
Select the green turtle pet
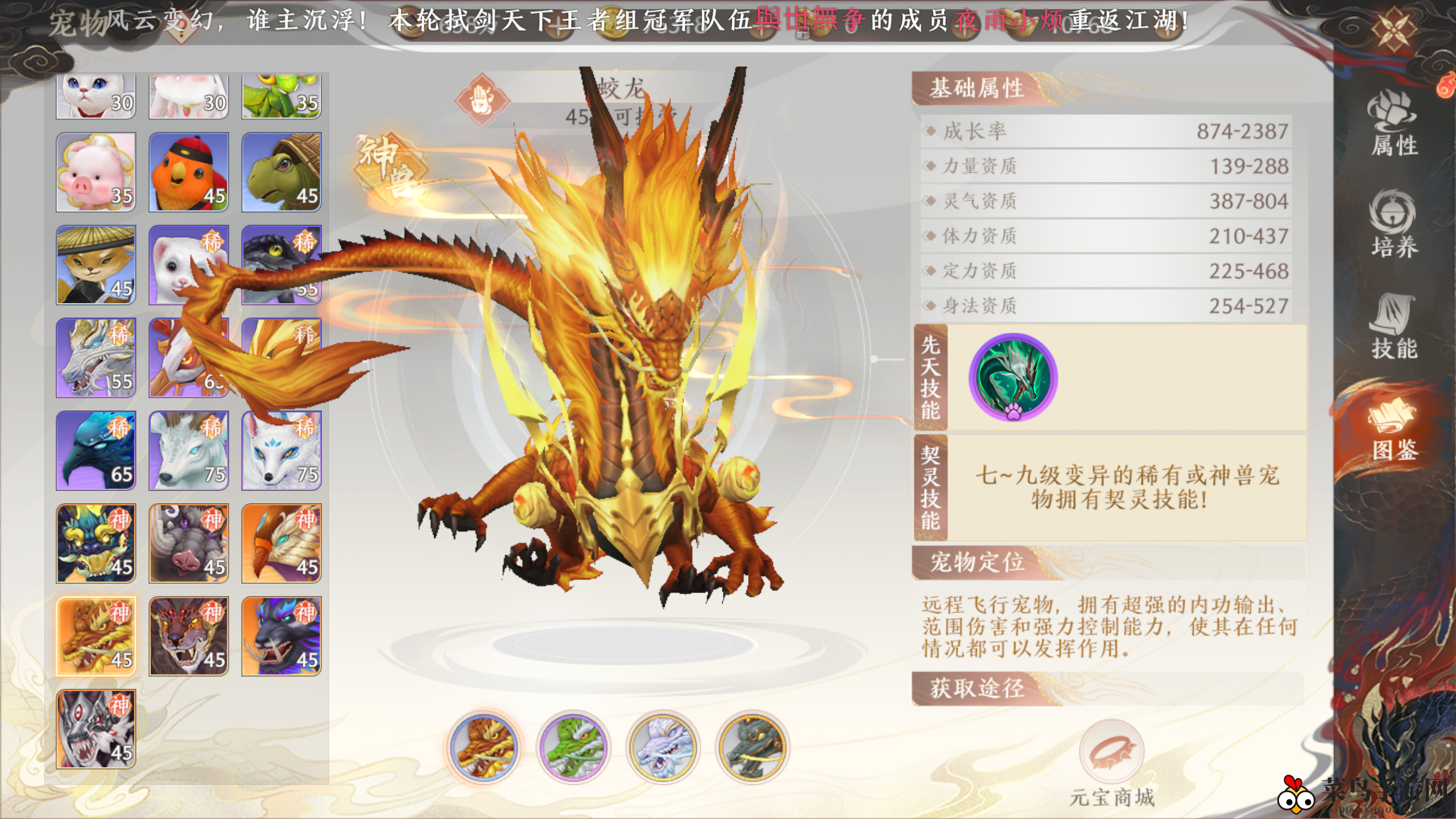[x=282, y=172]
